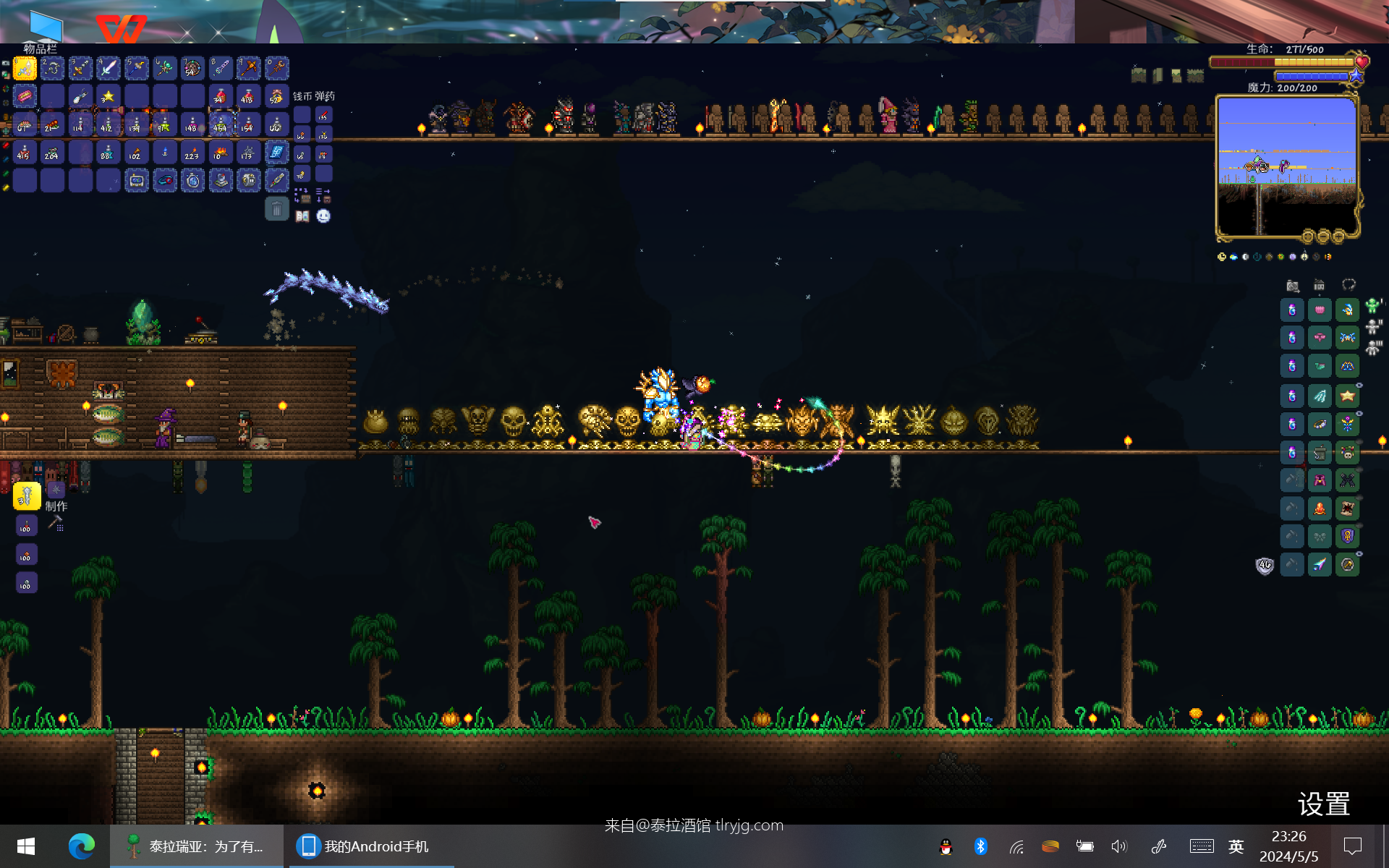Click the rainbow wings vanity slot
Screen dimensions: 1389x868
click(x=1320, y=565)
